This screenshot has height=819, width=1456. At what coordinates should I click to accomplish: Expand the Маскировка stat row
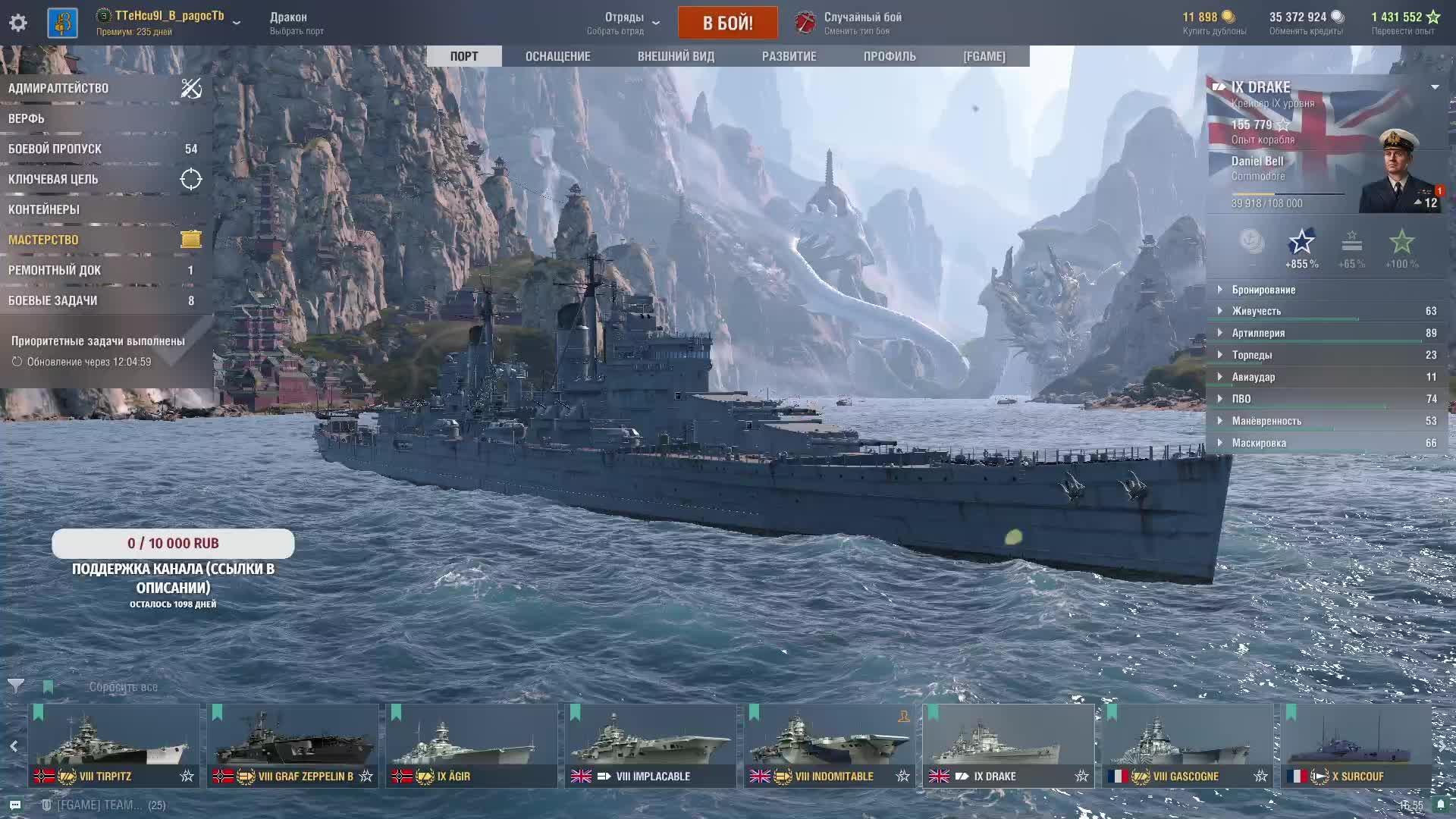click(1259, 443)
